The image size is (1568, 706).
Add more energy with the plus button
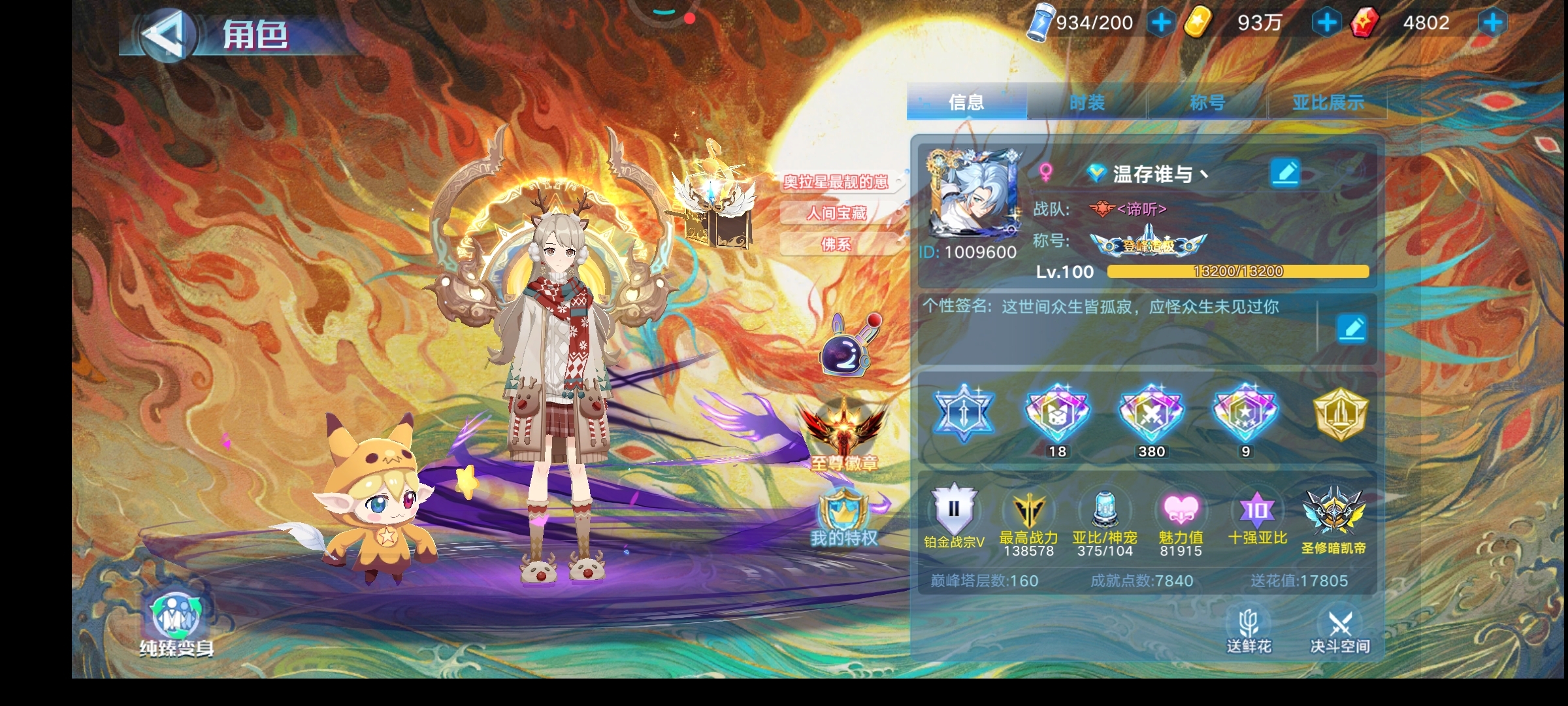1161,23
